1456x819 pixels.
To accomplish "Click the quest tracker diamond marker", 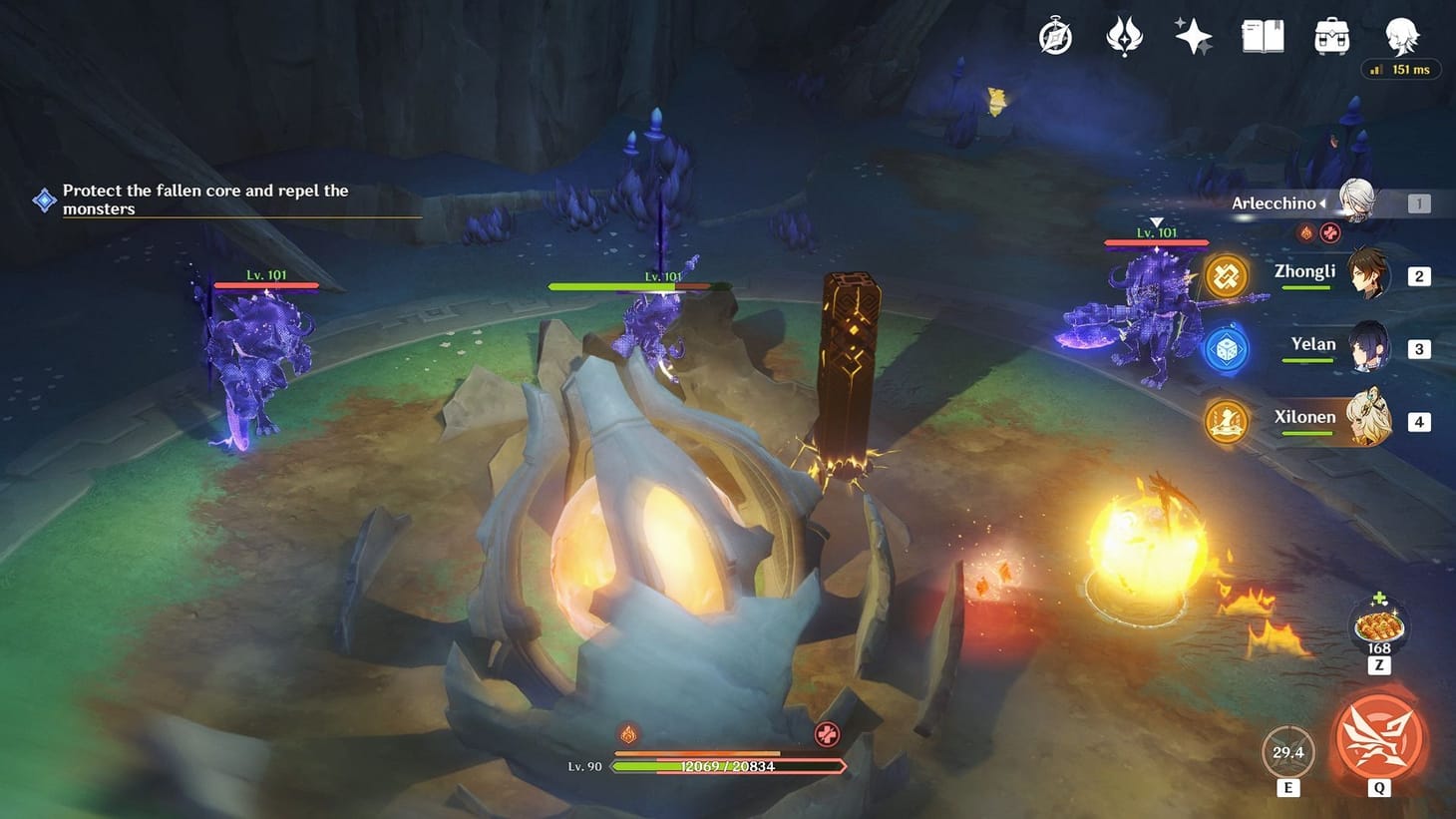I will pyautogui.click(x=43, y=200).
